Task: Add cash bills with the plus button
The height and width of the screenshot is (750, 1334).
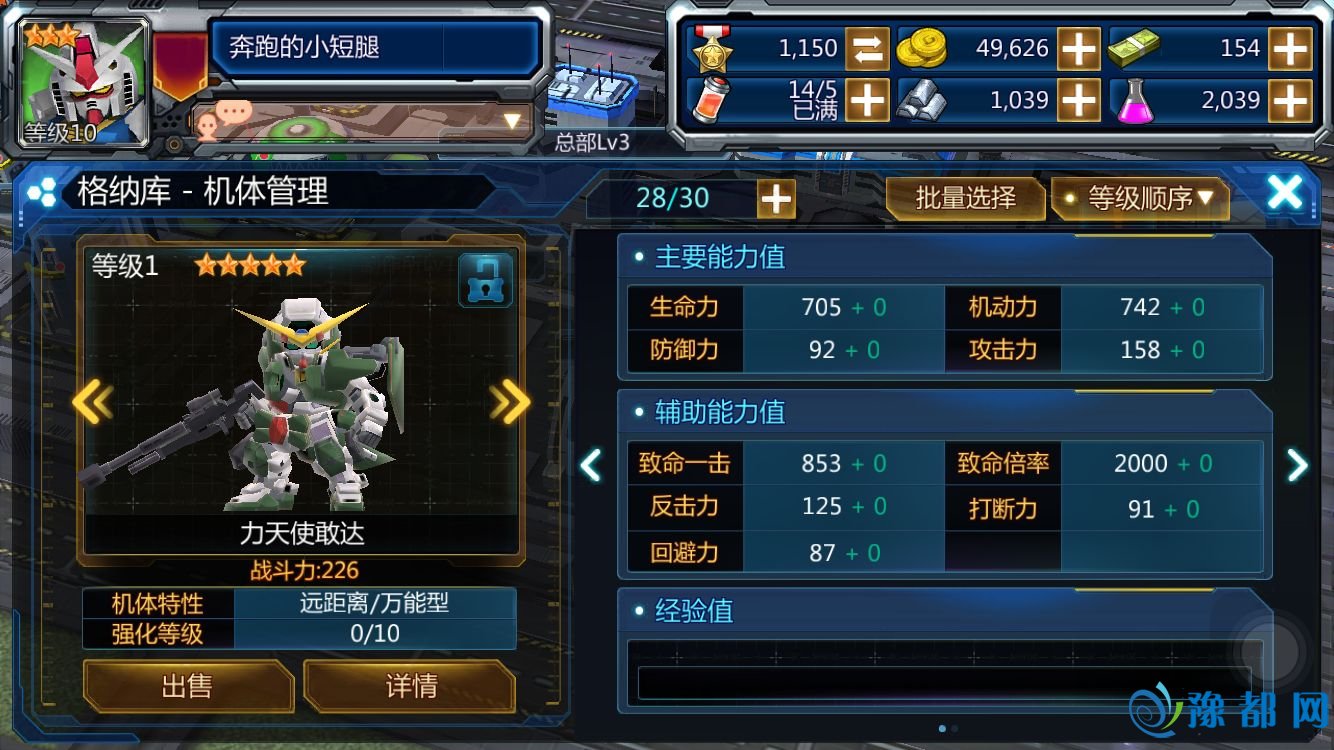Action: [1290, 48]
